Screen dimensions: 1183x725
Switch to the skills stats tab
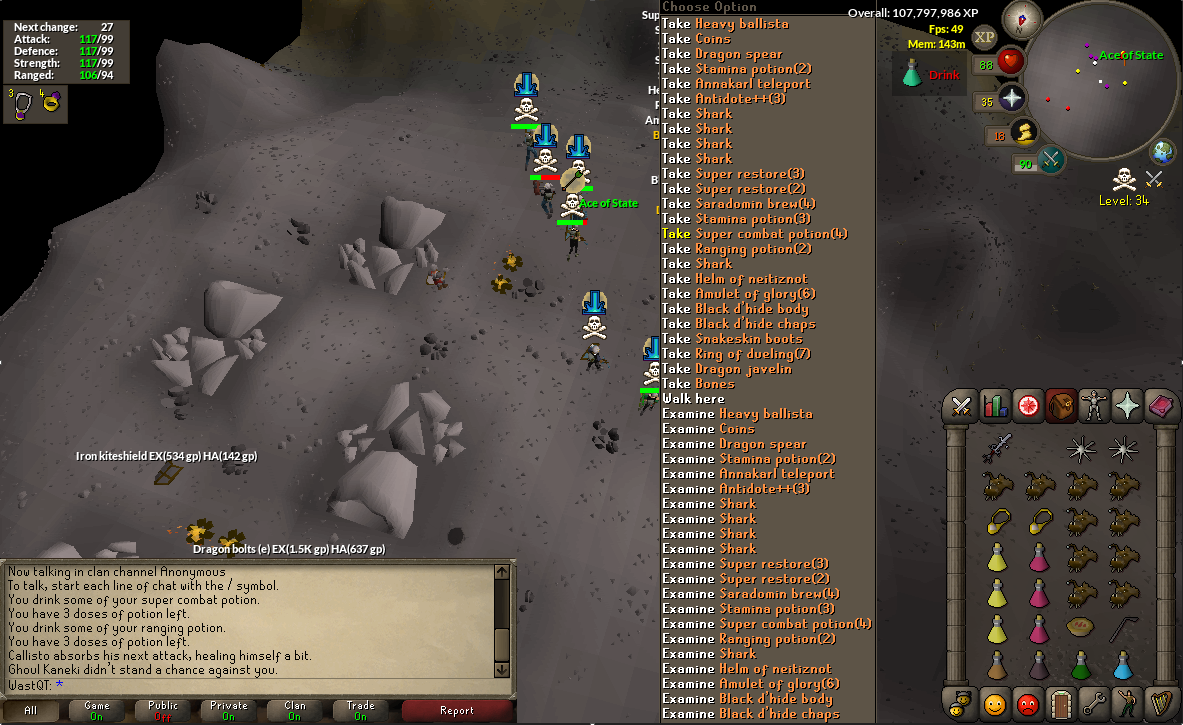[x=995, y=406]
